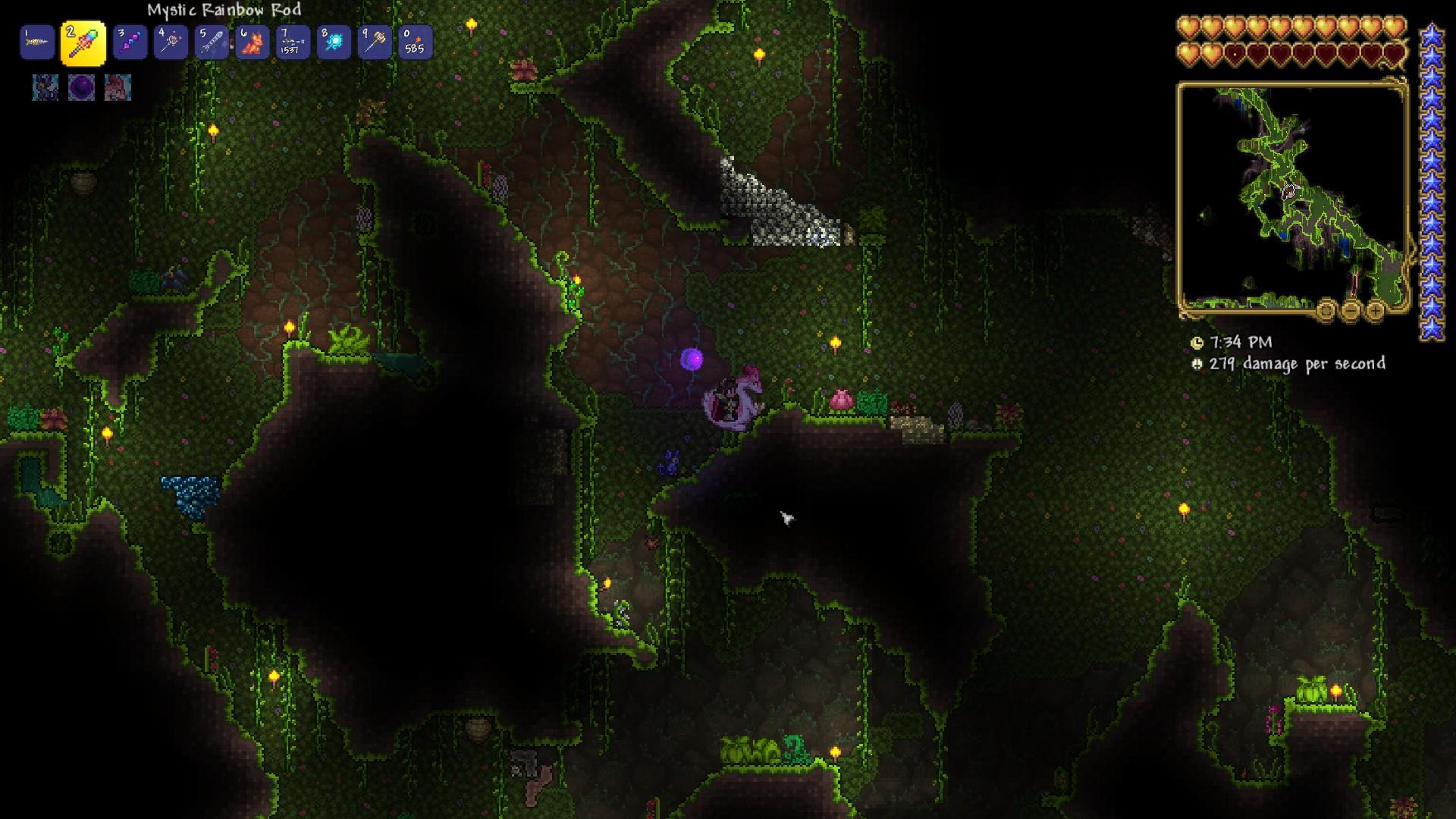Click the pink mount buff icon
The image size is (1456, 819).
(x=118, y=88)
